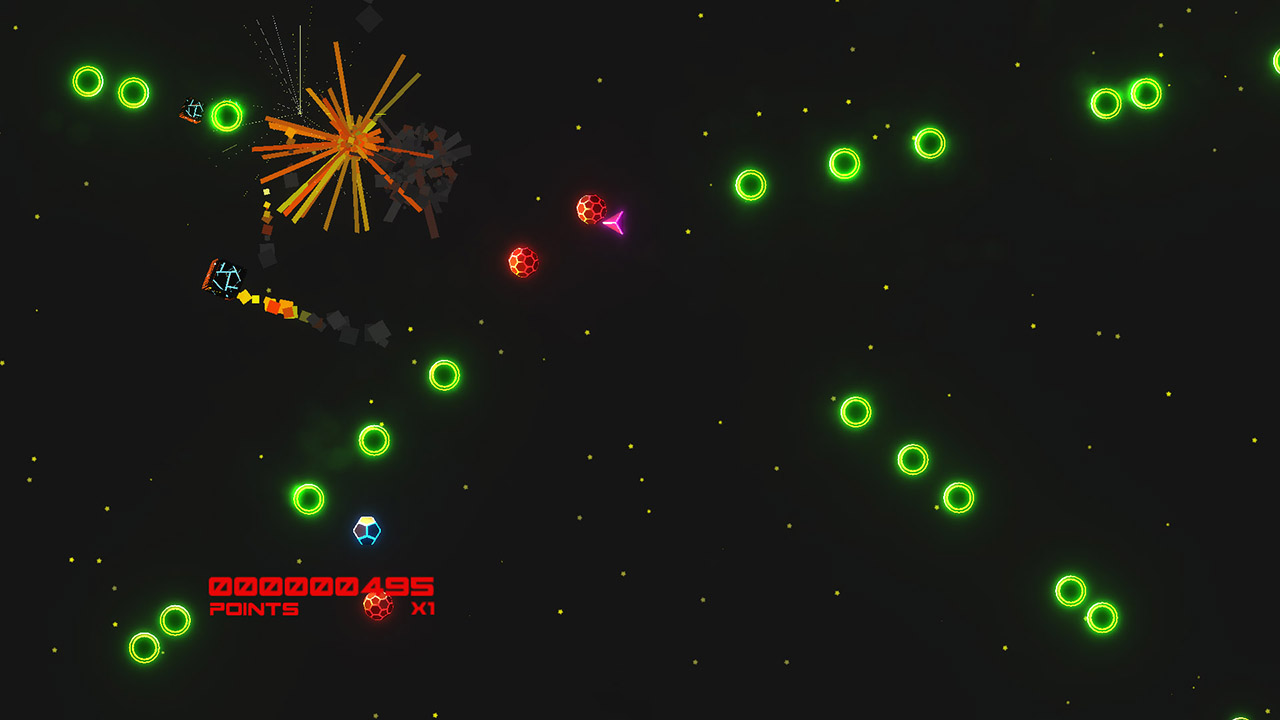Select the green ring above the player ship

tap(373, 438)
